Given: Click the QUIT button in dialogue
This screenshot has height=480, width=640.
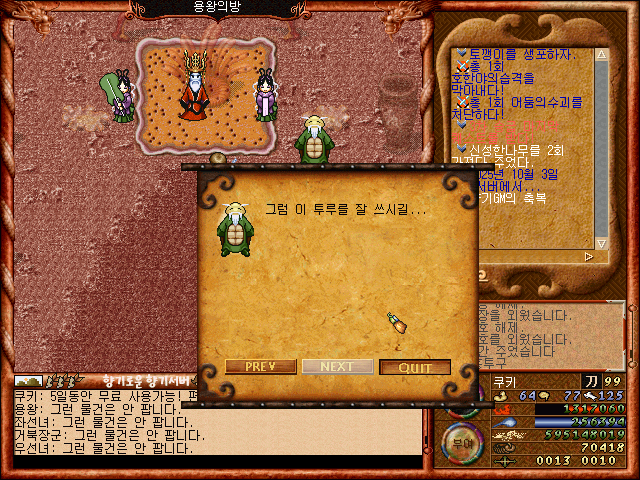Looking at the screenshot, I should coord(415,367).
